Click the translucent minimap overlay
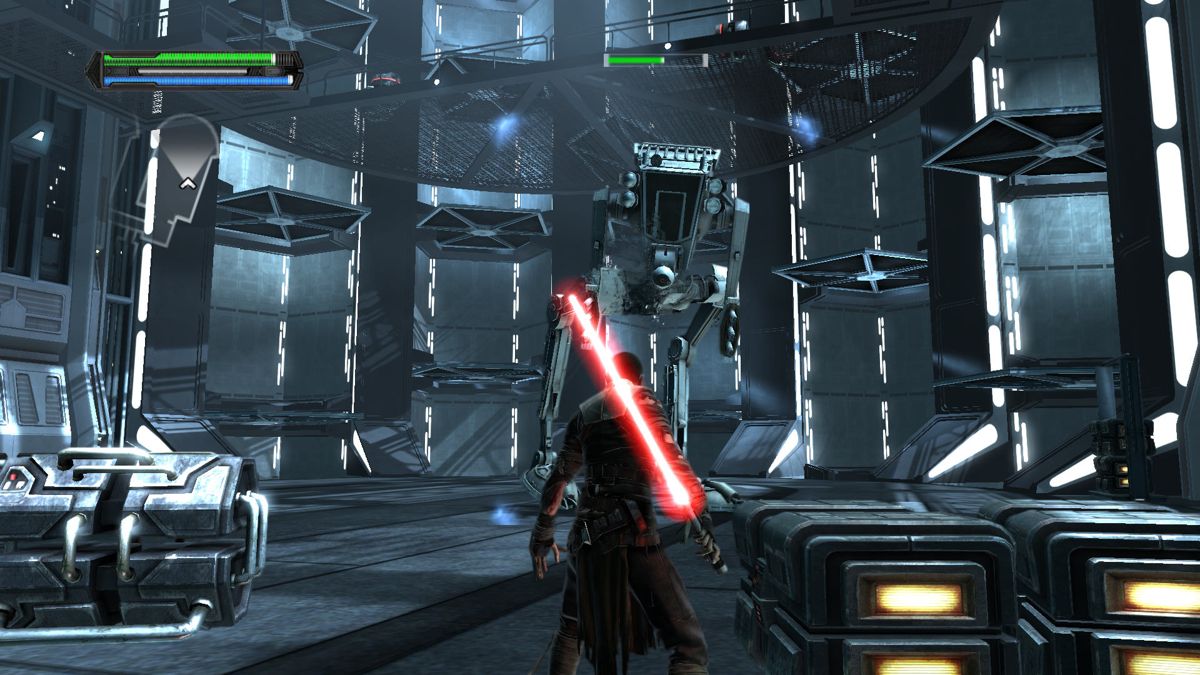Screen dimensions: 1200x675 [180, 180]
